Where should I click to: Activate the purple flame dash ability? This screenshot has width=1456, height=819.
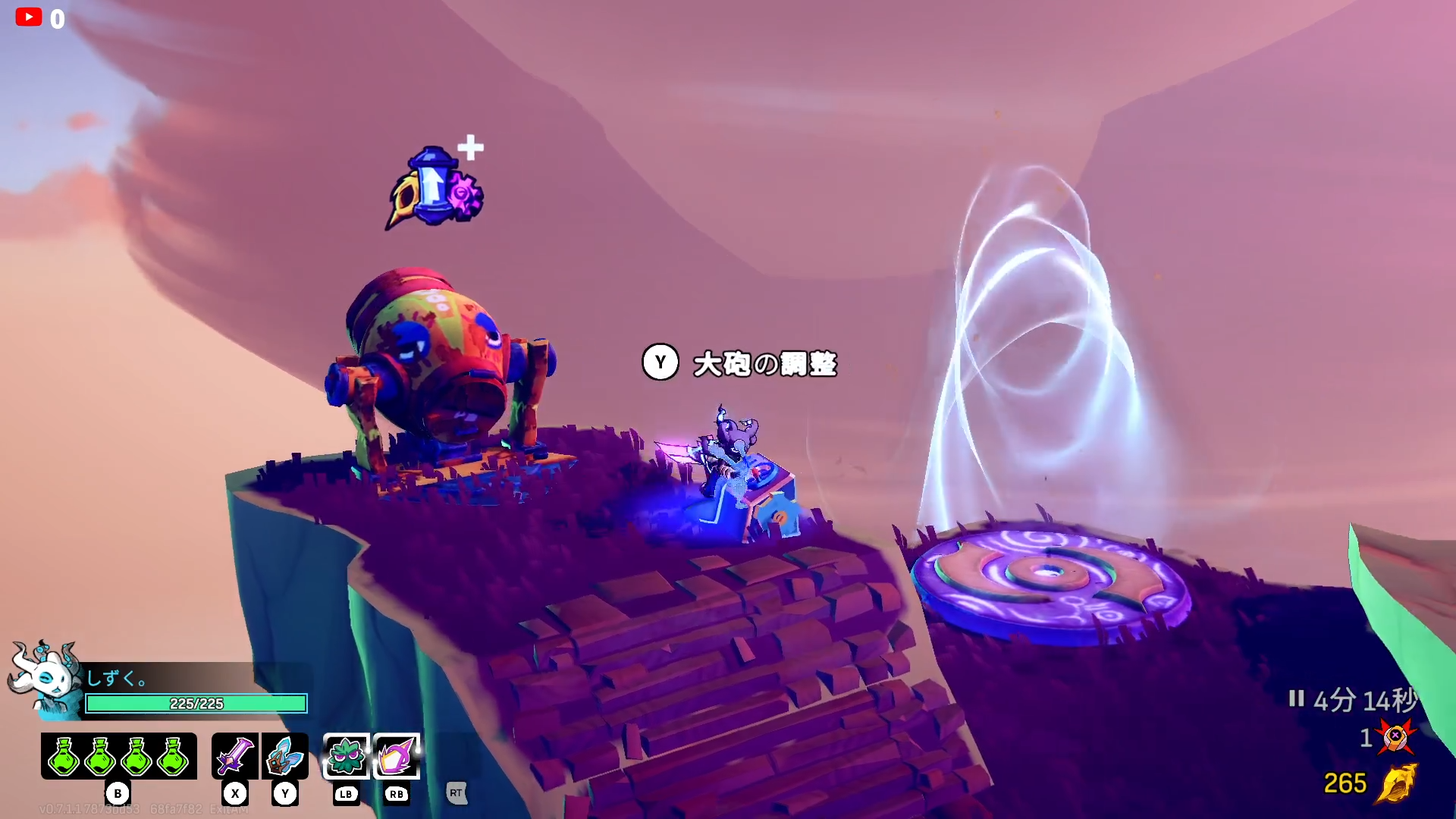pos(397,756)
